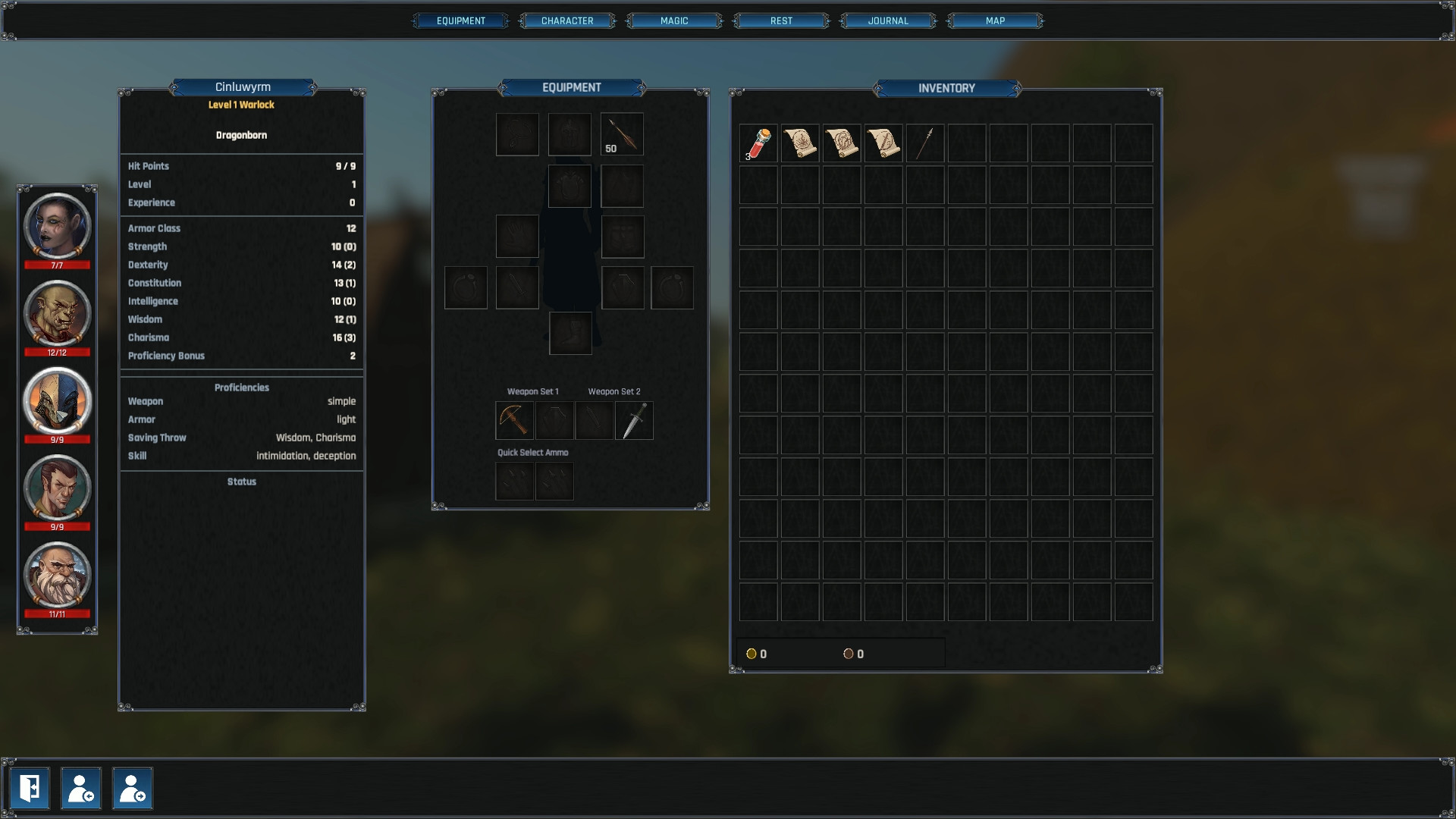1456x819 pixels.
Task: Click the first scroll in the inventory
Action: click(x=800, y=143)
